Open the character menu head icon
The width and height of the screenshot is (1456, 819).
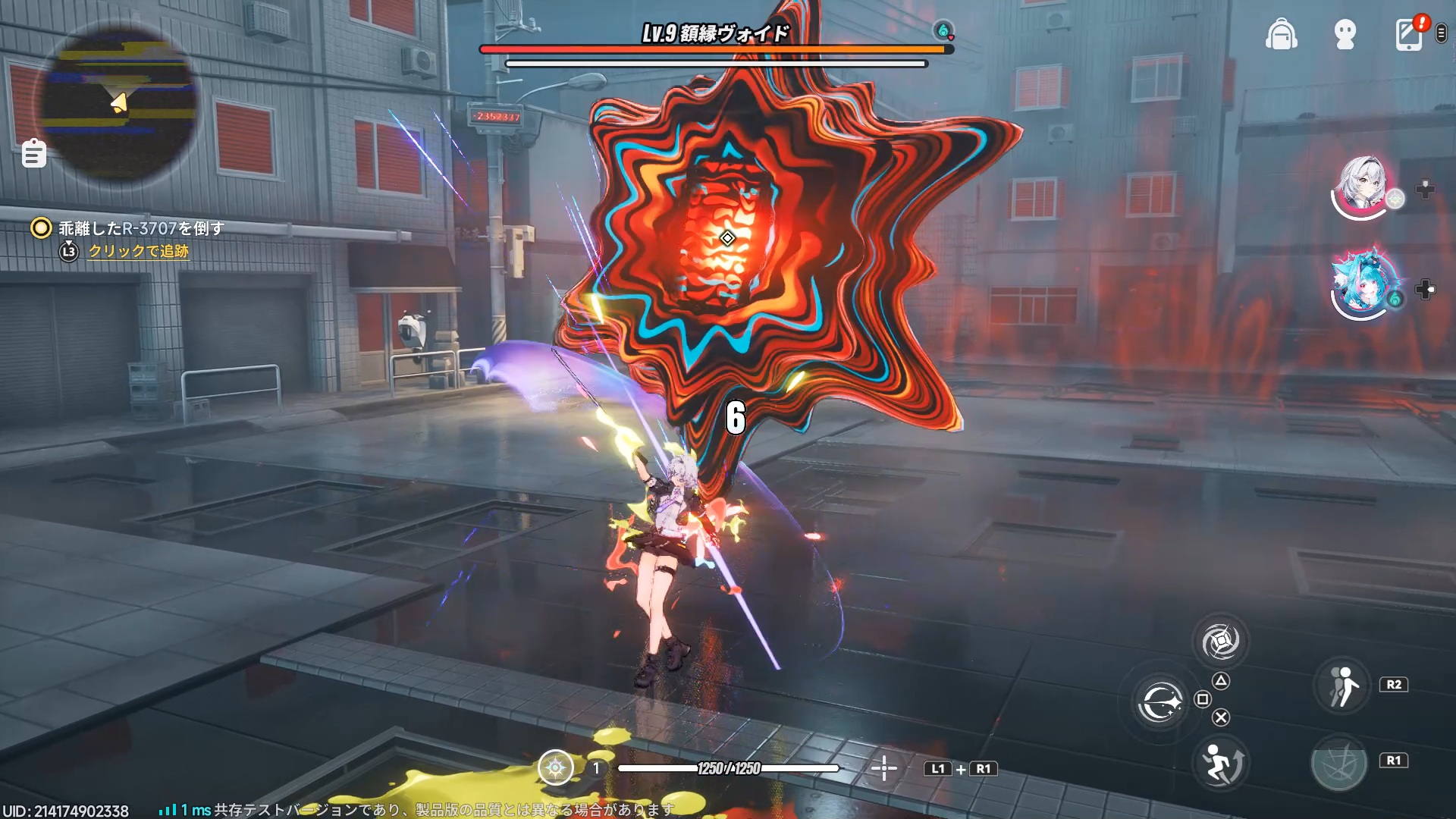1345,35
